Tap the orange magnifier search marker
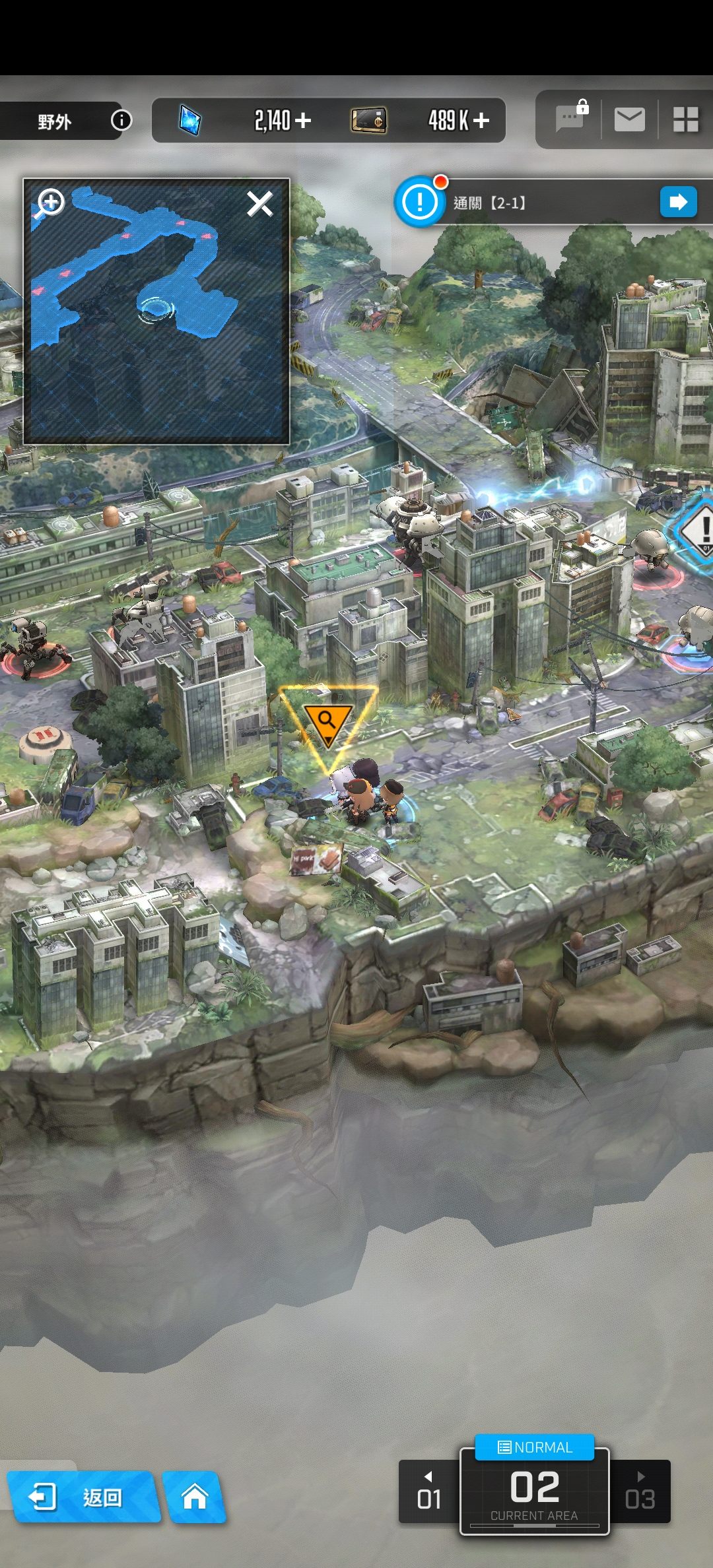713x1568 pixels. click(327, 721)
